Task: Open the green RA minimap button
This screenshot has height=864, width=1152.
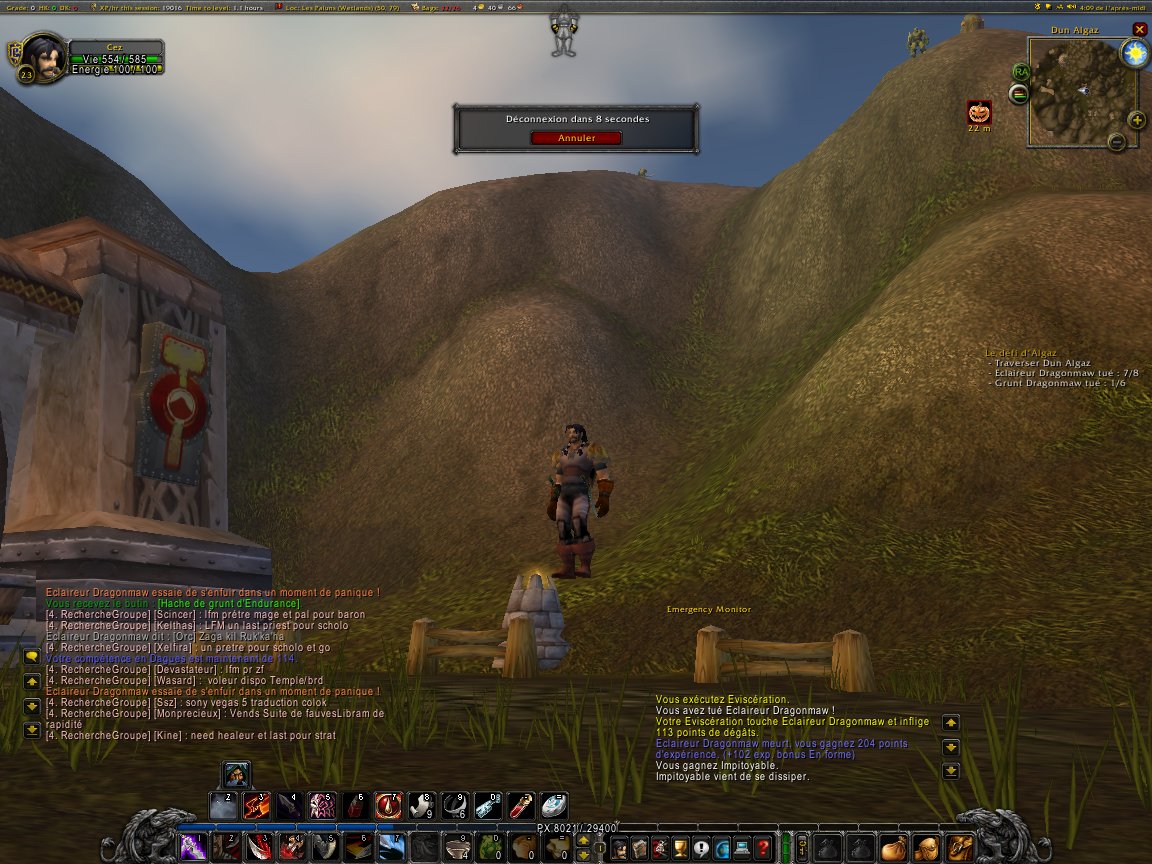Action: pos(1021,72)
